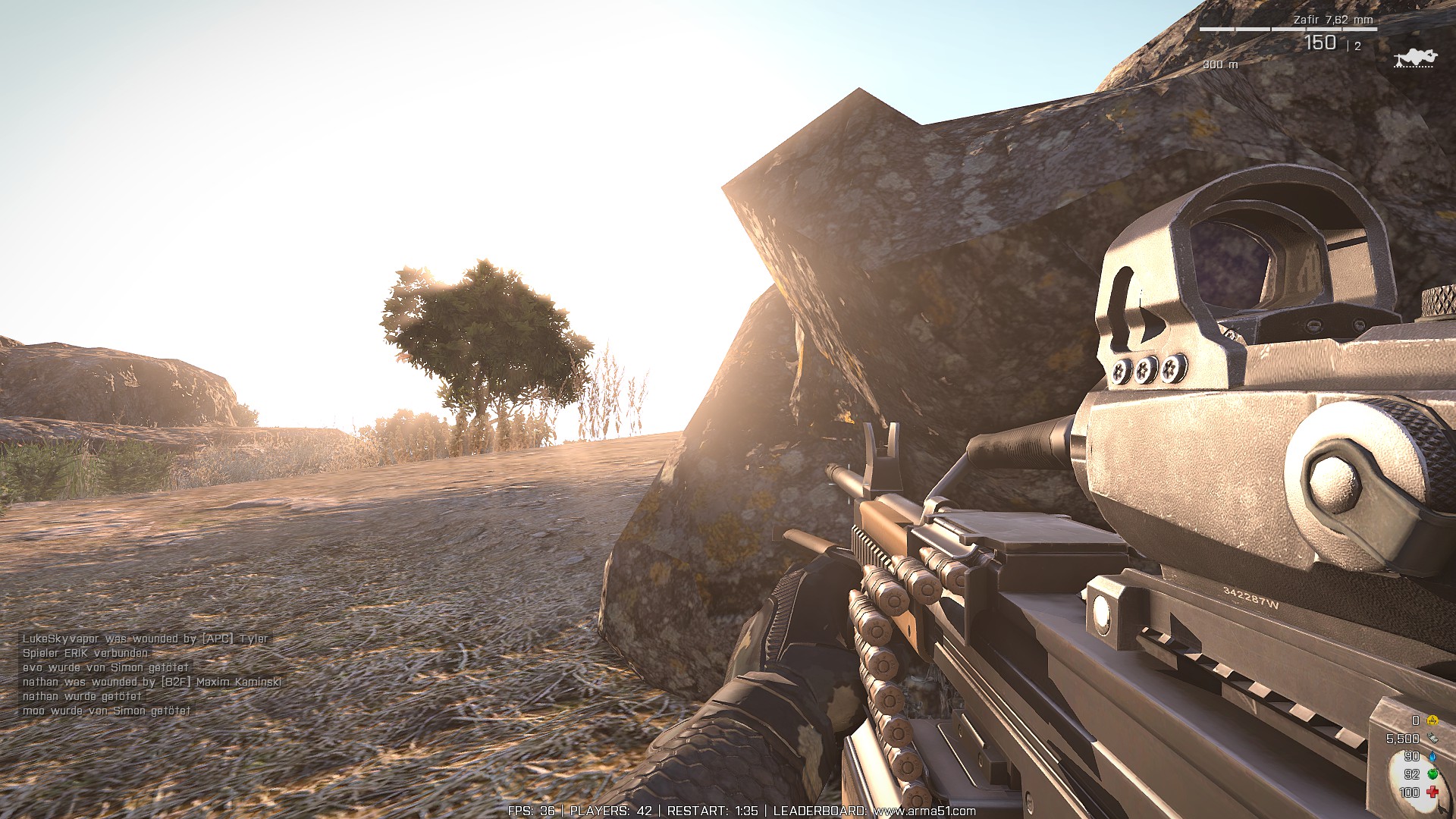Open the www.arma51.com leaderboard link
Image resolution: width=1456 pixels, height=819 pixels.
pyautogui.click(x=924, y=811)
